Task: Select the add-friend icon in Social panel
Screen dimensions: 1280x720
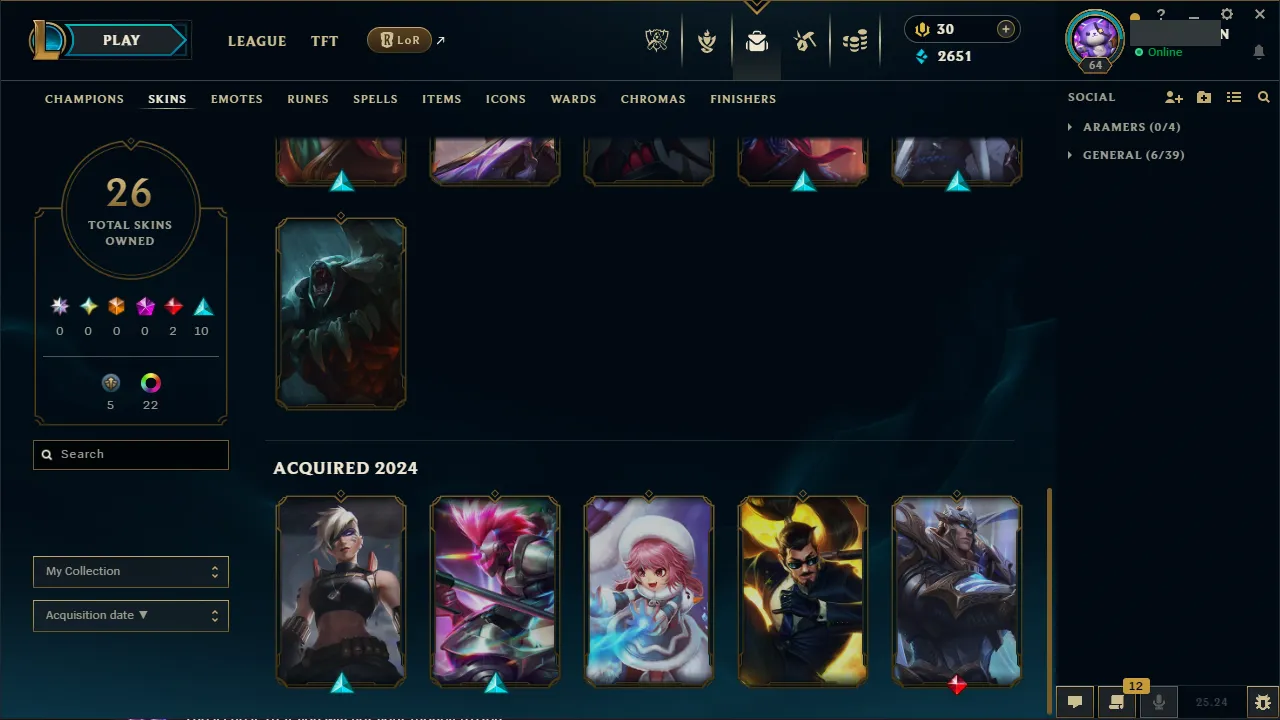Action: [x=1174, y=97]
